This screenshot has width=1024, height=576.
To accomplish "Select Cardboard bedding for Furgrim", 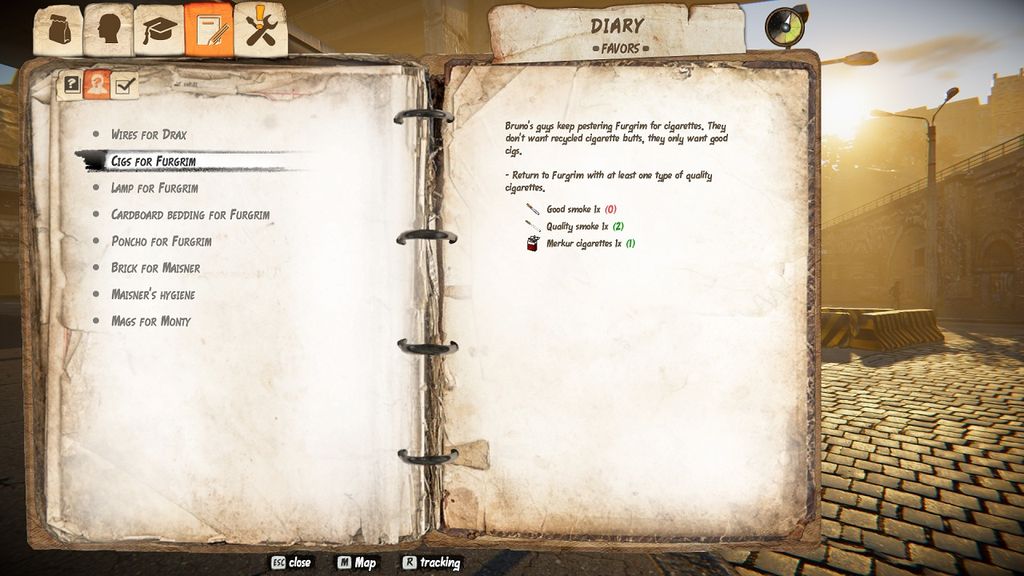I will point(190,215).
